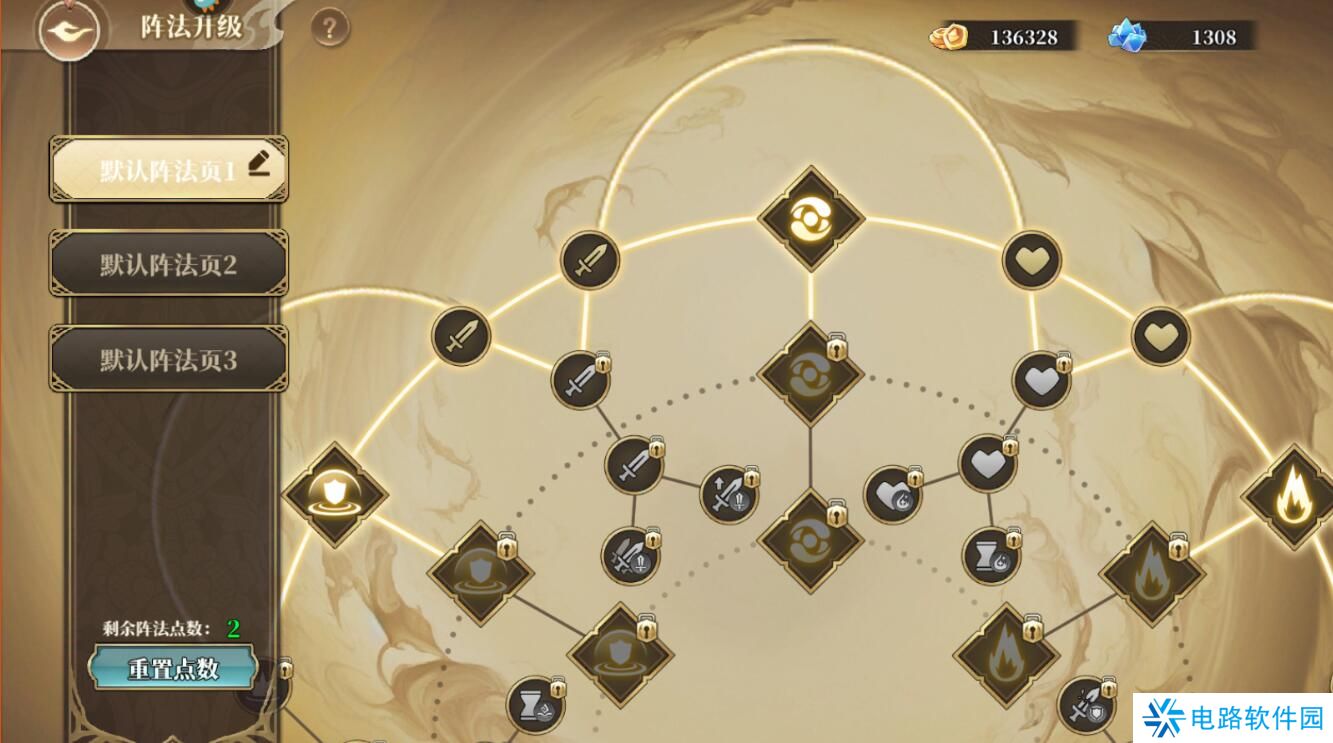The width and height of the screenshot is (1333, 743).
Task: Select the glowing unlocked flame diamond node
Action: click(x=1291, y=496)
